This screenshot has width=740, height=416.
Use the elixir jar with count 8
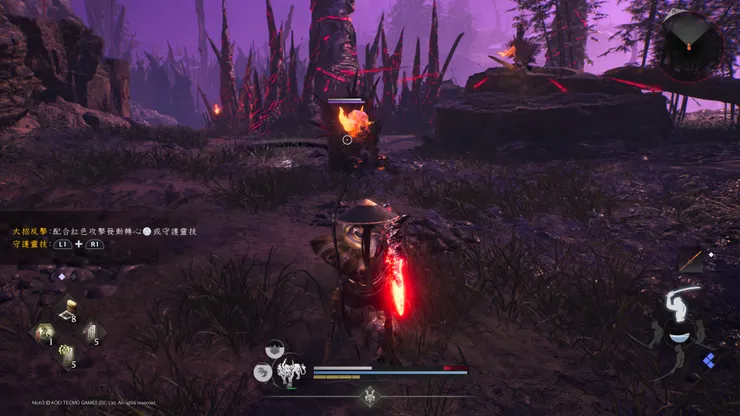[x=69, y=310]
